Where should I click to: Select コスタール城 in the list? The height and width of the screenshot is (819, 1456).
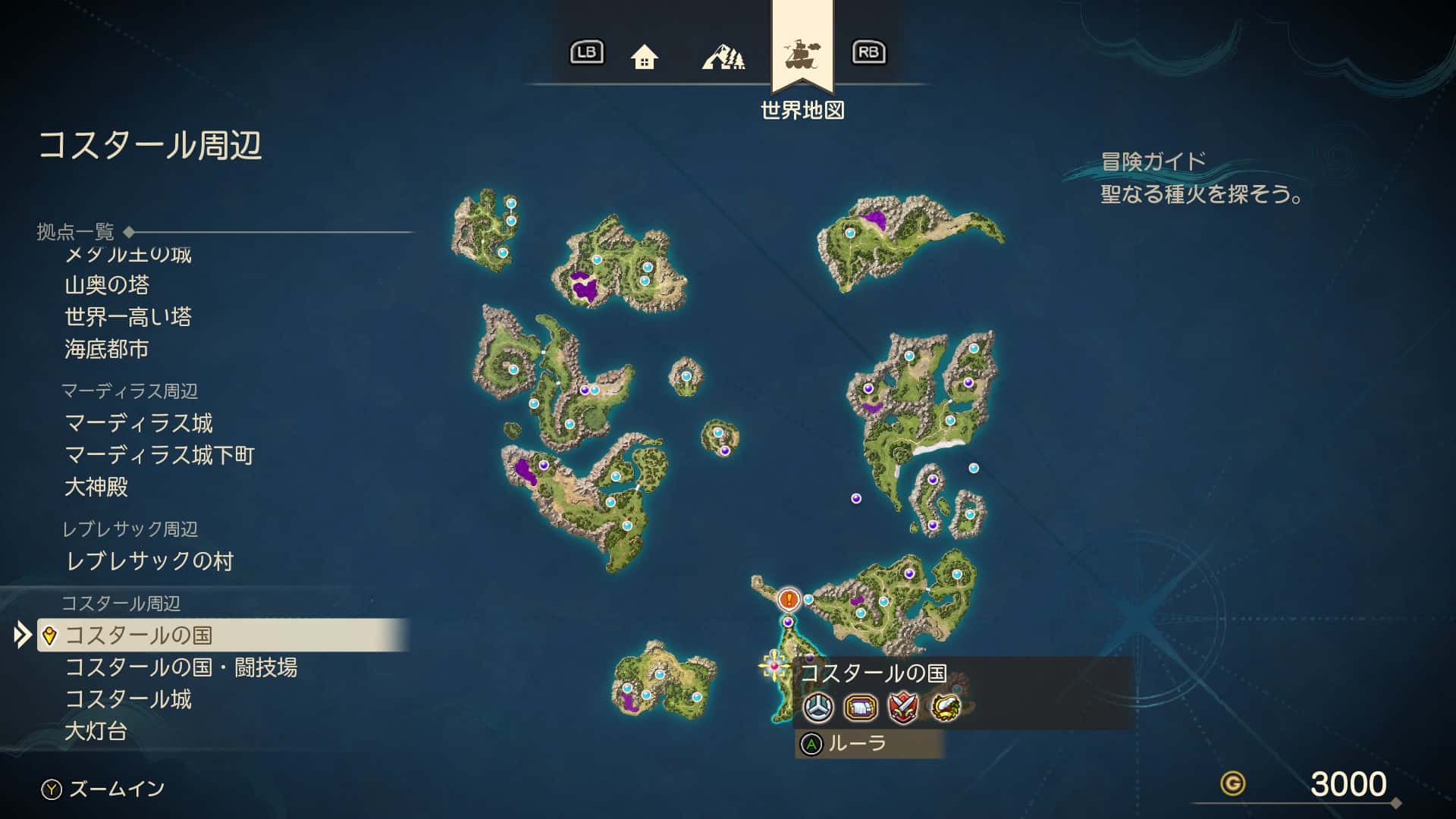coord(128,699)
